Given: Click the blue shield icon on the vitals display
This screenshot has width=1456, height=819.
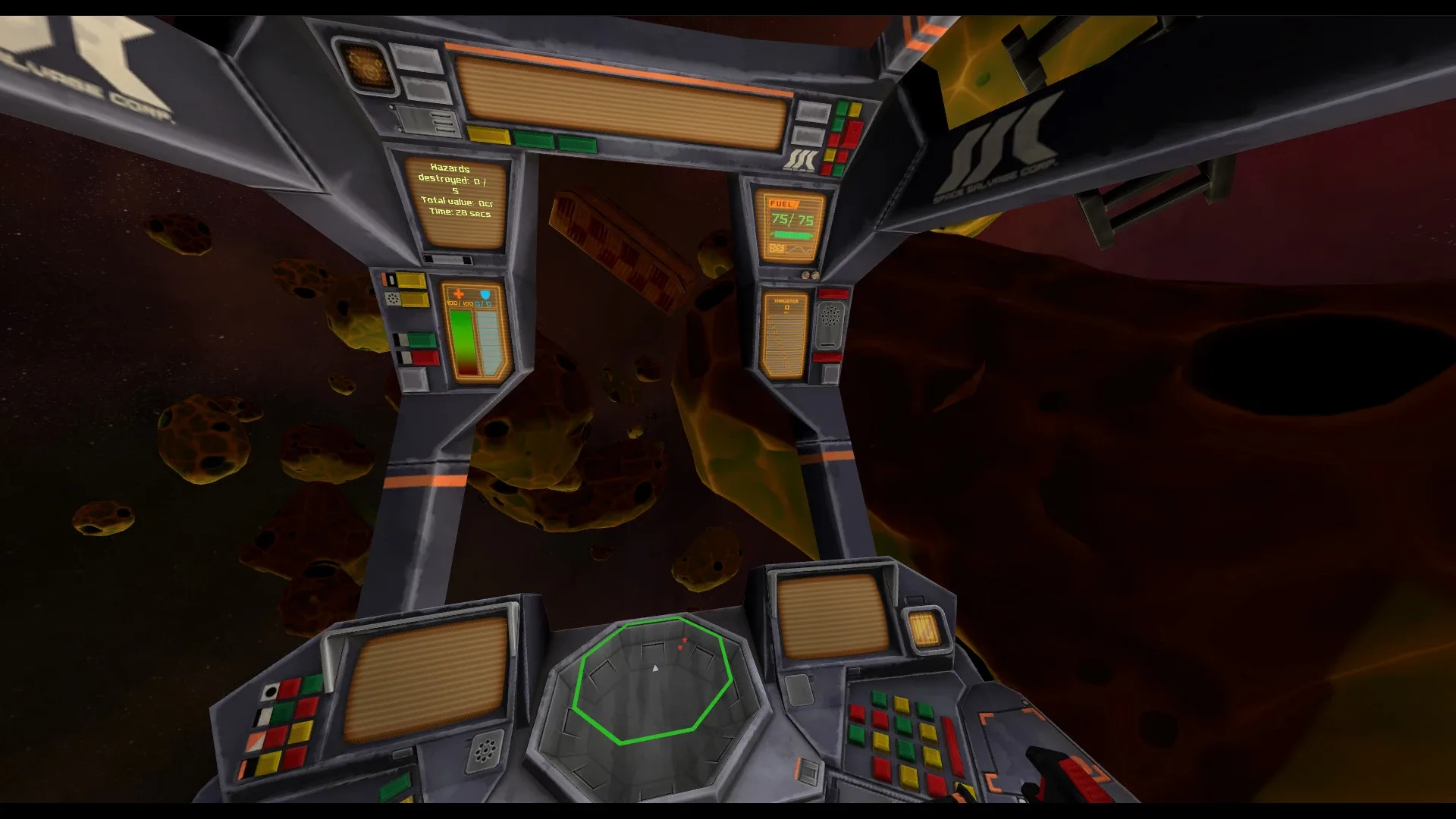Looking at the screenshot, I should [485, 294].
